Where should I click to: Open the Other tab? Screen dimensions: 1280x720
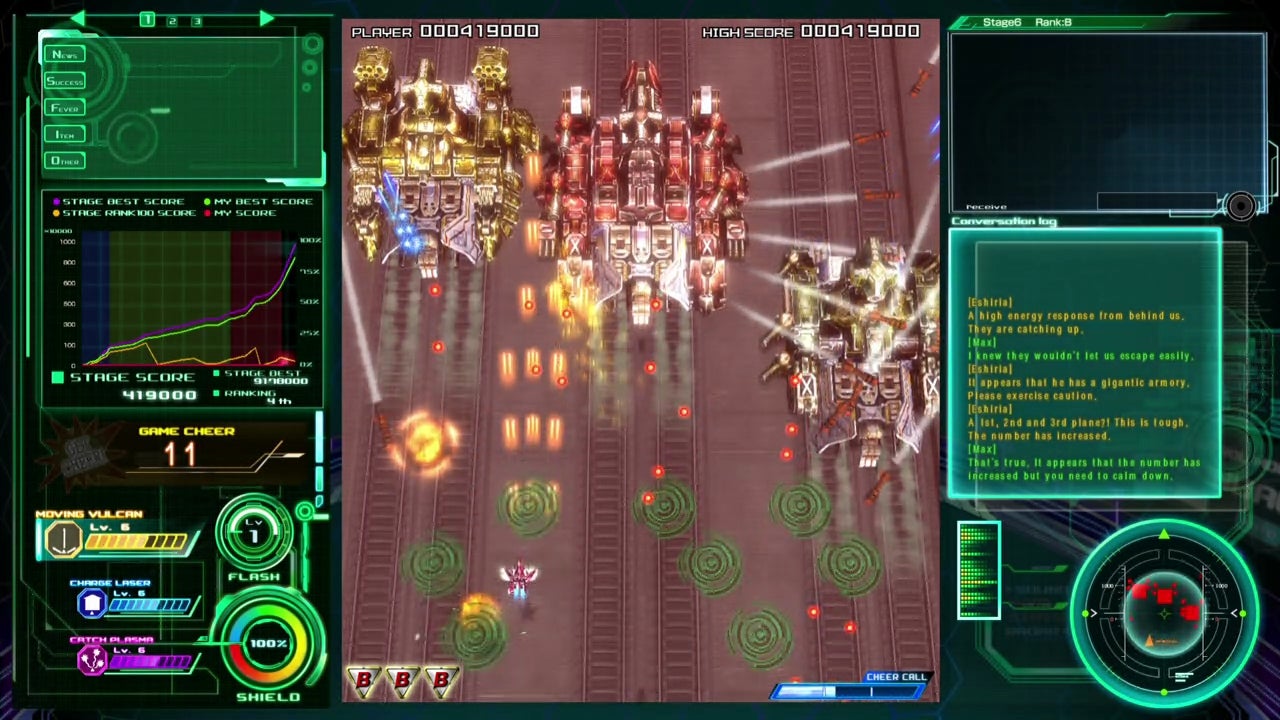(x=65, y=161)
